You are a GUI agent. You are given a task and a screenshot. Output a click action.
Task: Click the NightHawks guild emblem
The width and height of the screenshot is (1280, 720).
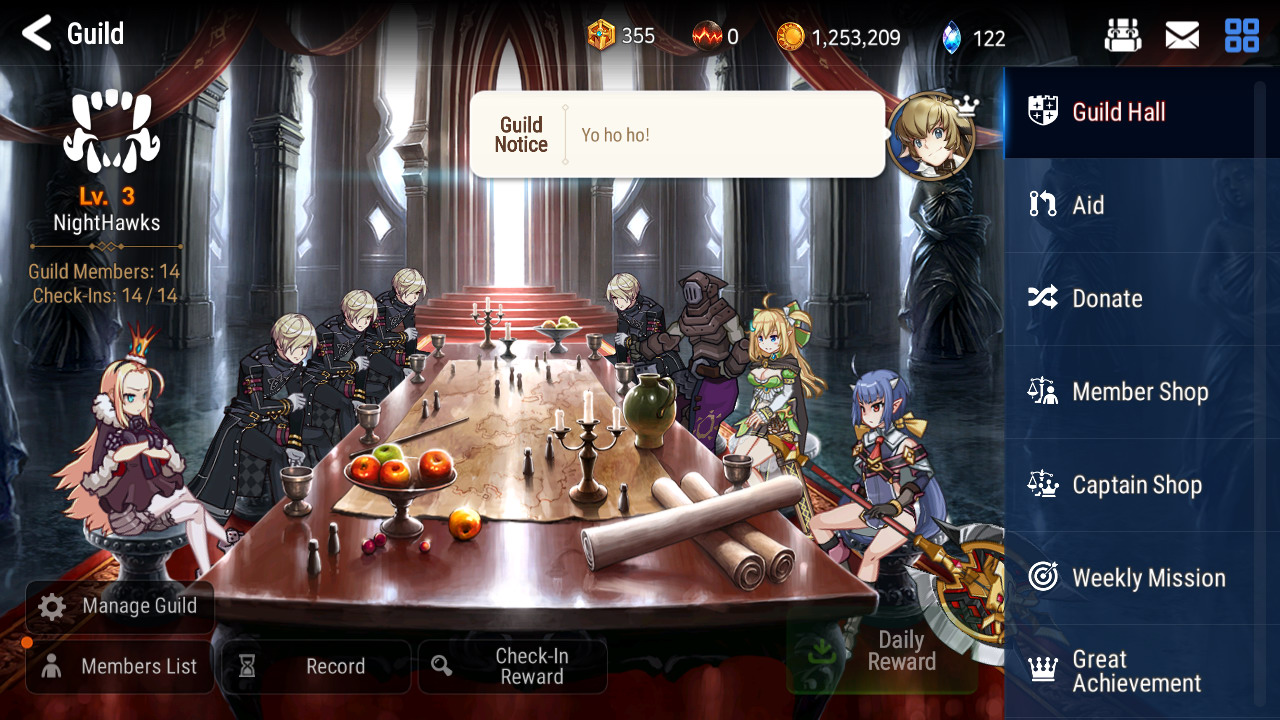[111, 131]
